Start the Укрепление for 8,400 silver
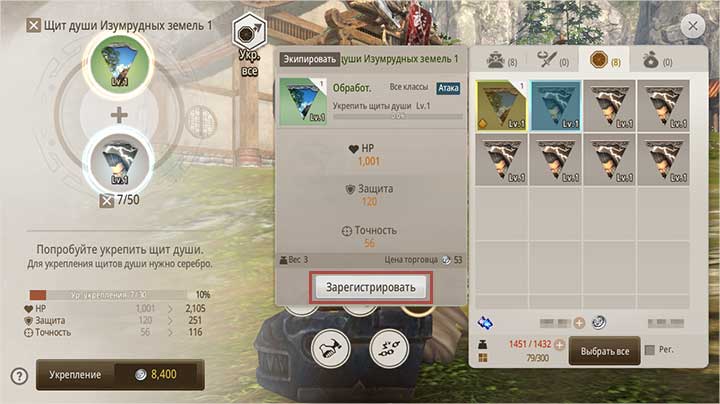 pyautogui.click(x=120, y=374)
